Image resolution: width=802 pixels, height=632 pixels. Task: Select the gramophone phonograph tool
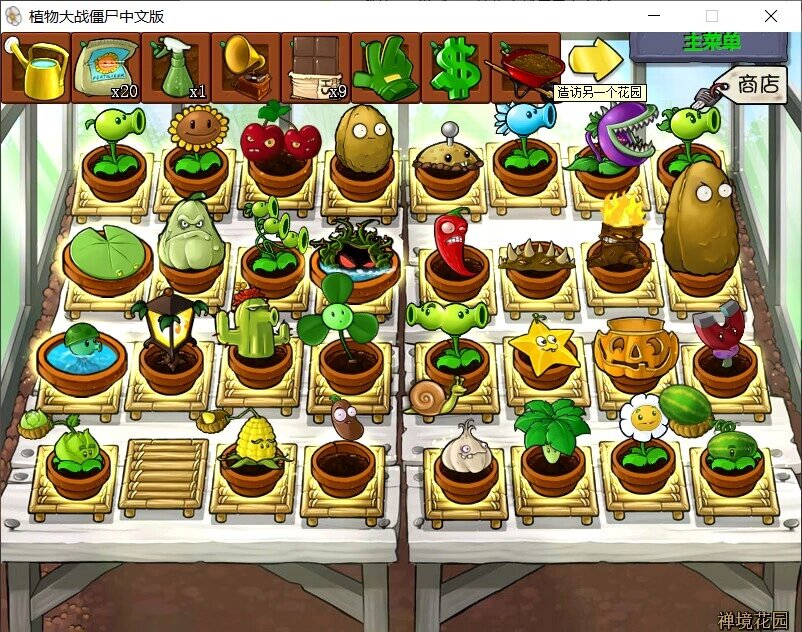coord(246,67)
